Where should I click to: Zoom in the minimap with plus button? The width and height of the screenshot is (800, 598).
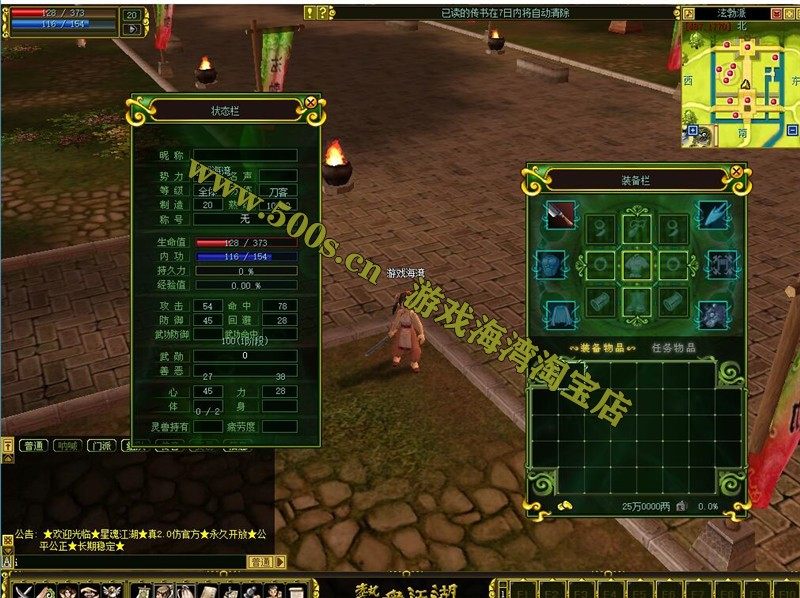point(692,131)
